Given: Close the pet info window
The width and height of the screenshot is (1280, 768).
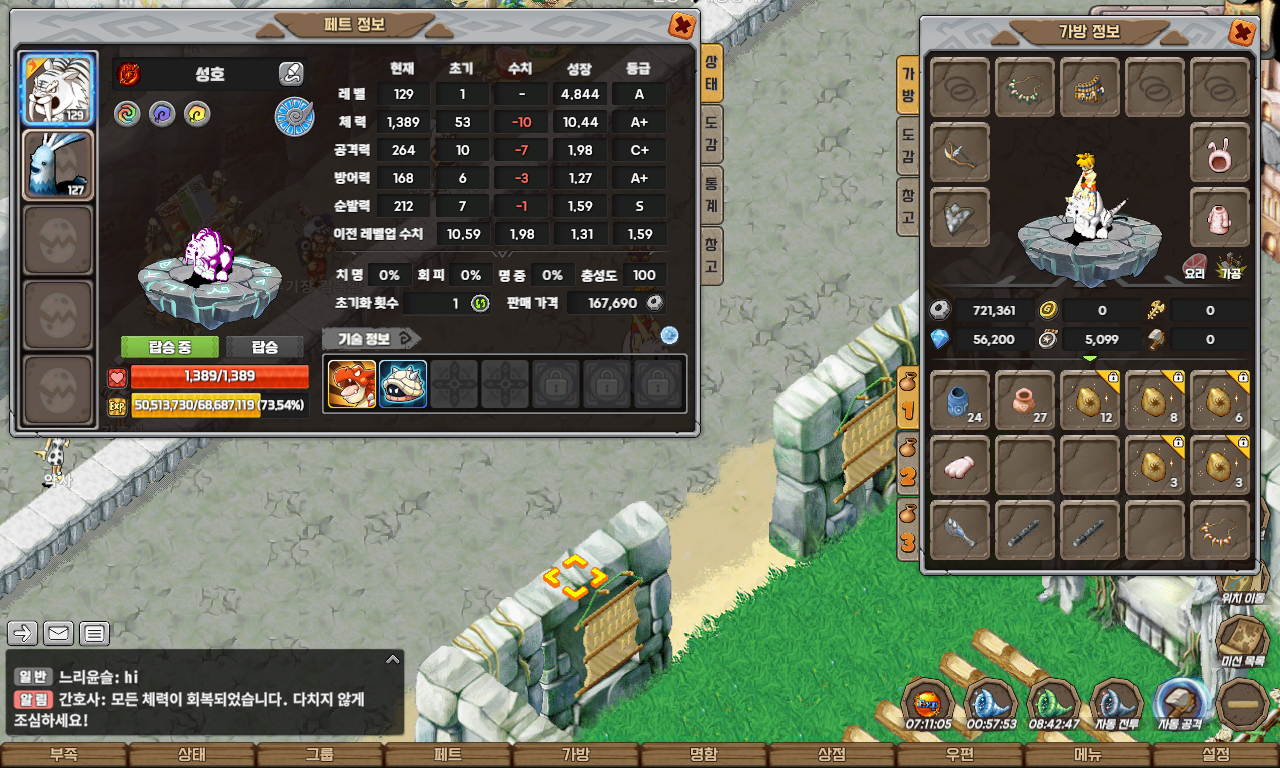Looking at the screenshot, I should point(682,26).
